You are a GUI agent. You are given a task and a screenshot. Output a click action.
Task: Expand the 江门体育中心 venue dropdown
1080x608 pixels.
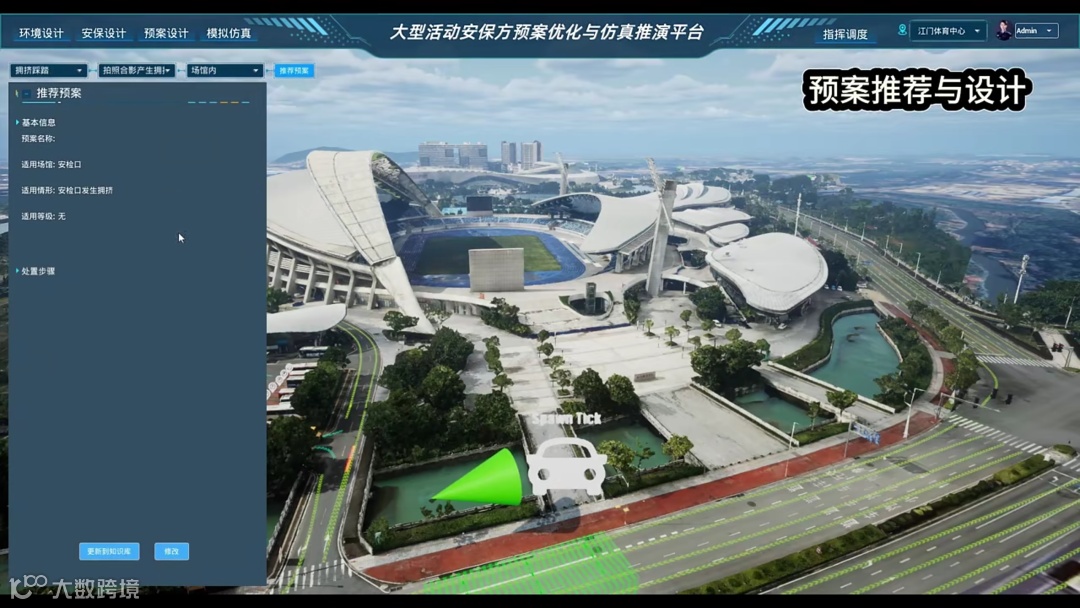948,31
